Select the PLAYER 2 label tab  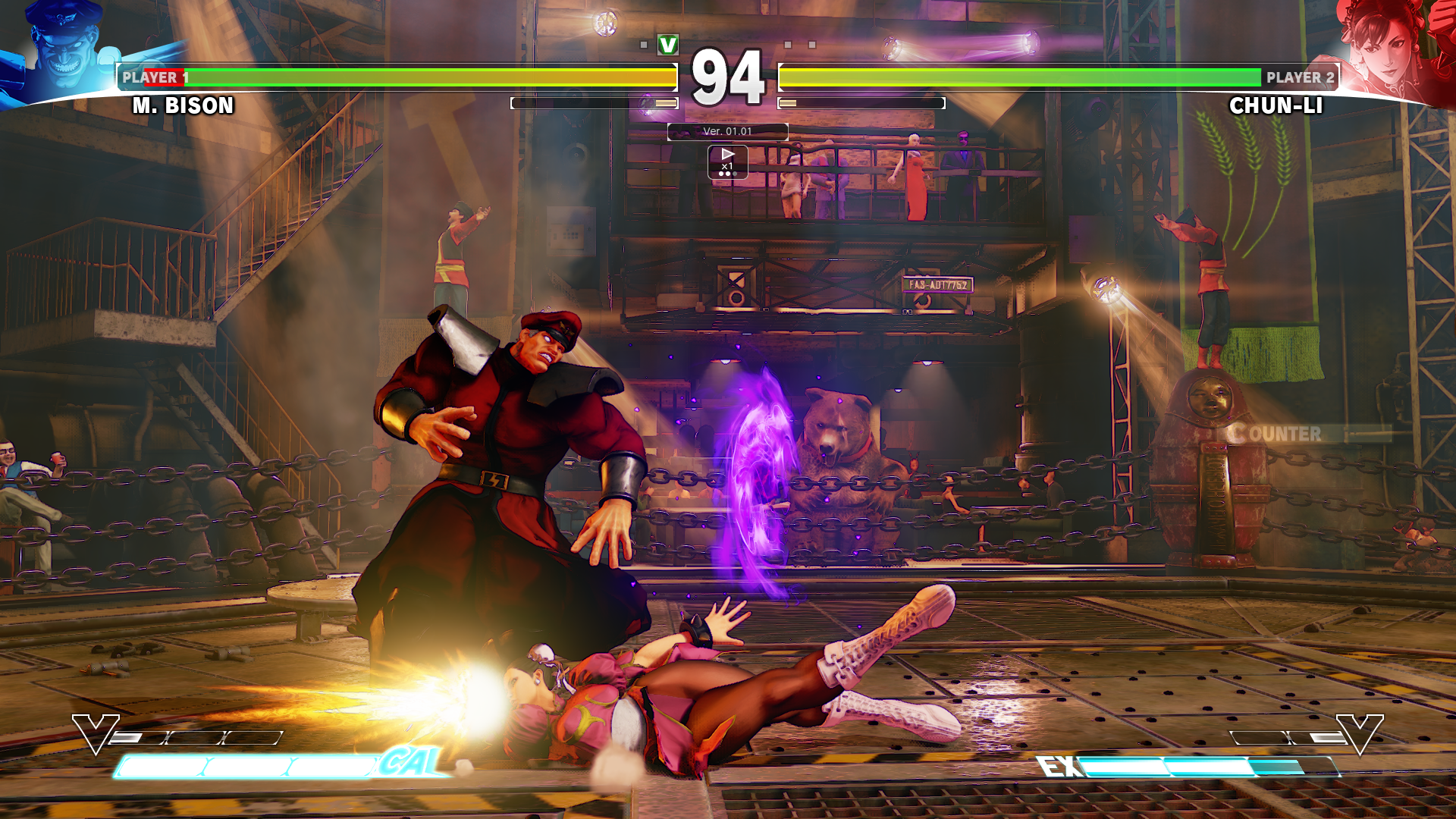[1299, 77]
